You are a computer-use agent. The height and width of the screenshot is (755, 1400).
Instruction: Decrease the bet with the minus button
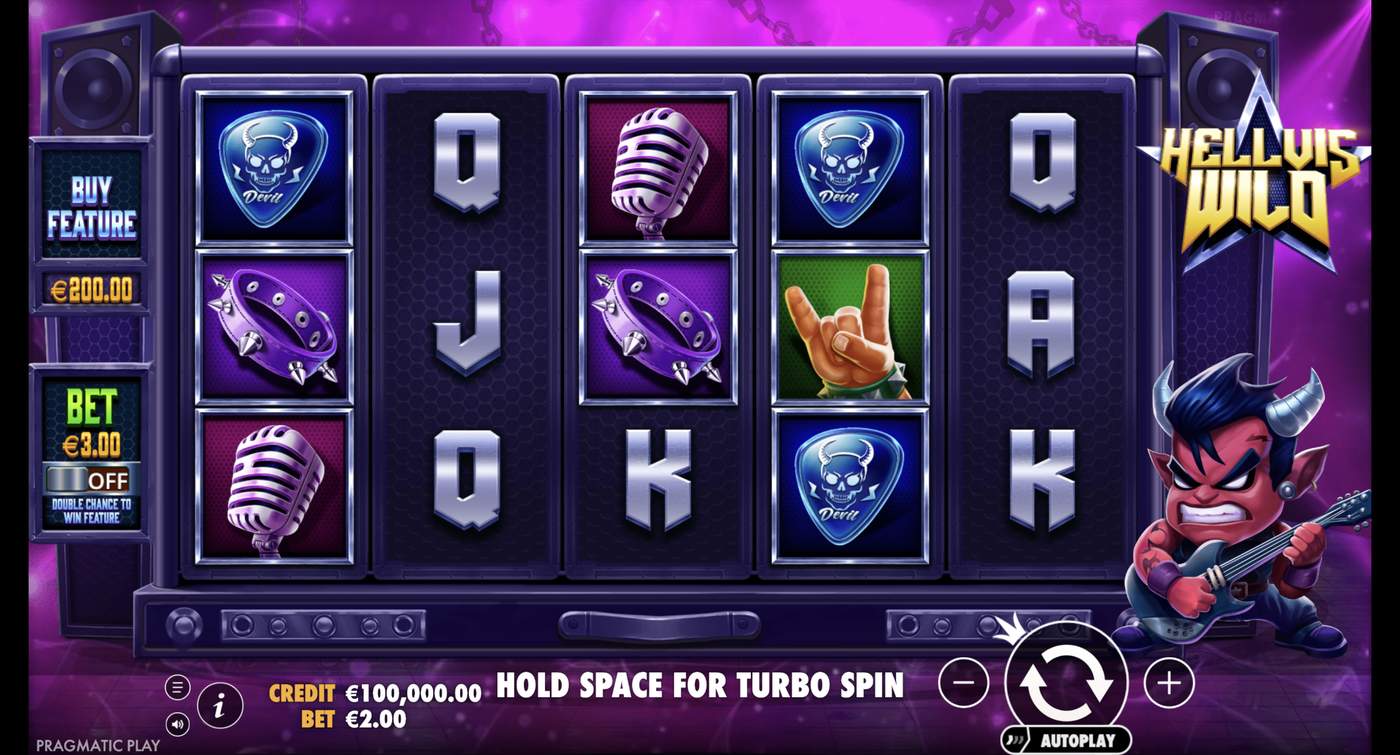click(962, 681)
